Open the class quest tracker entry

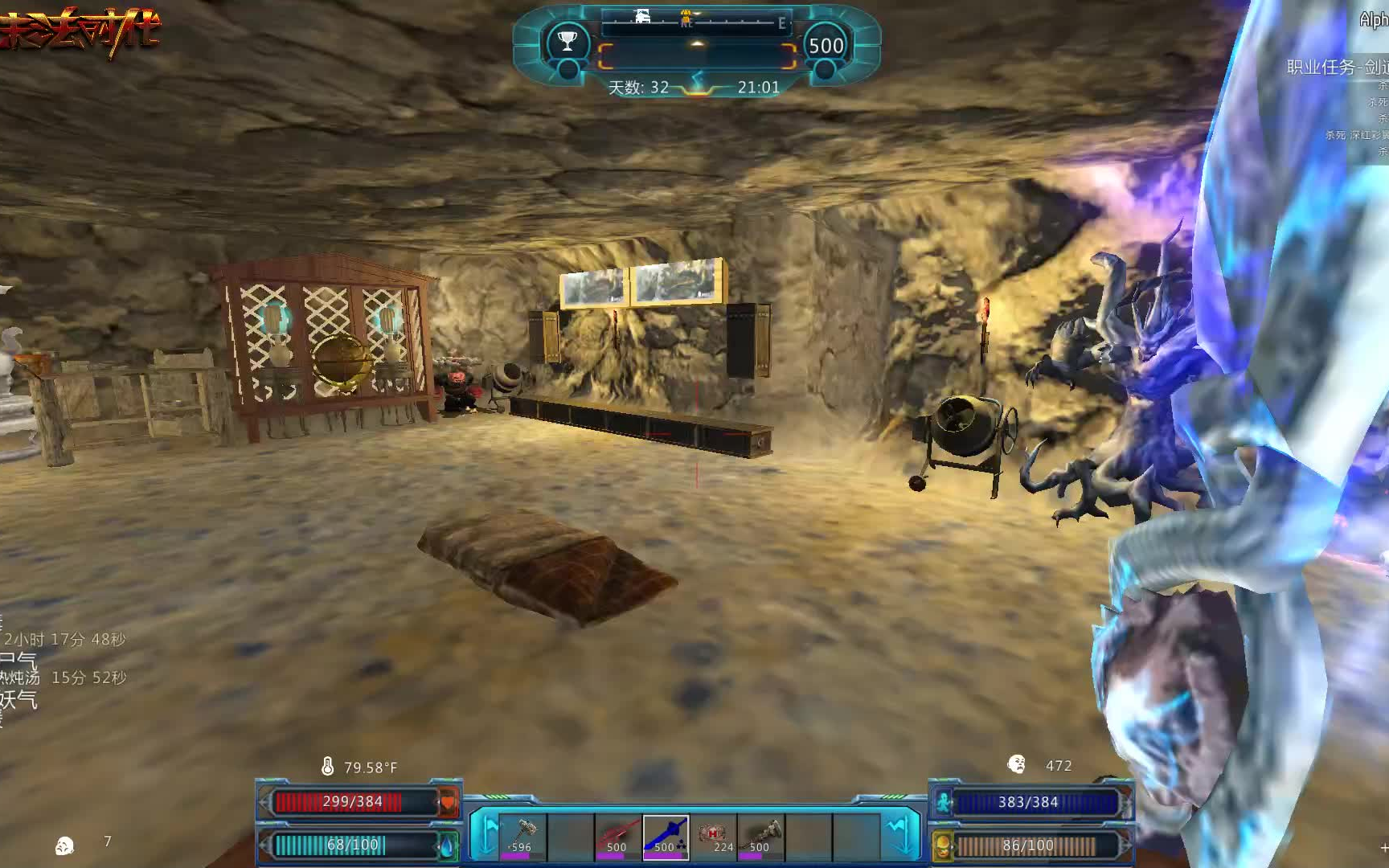1337,68
